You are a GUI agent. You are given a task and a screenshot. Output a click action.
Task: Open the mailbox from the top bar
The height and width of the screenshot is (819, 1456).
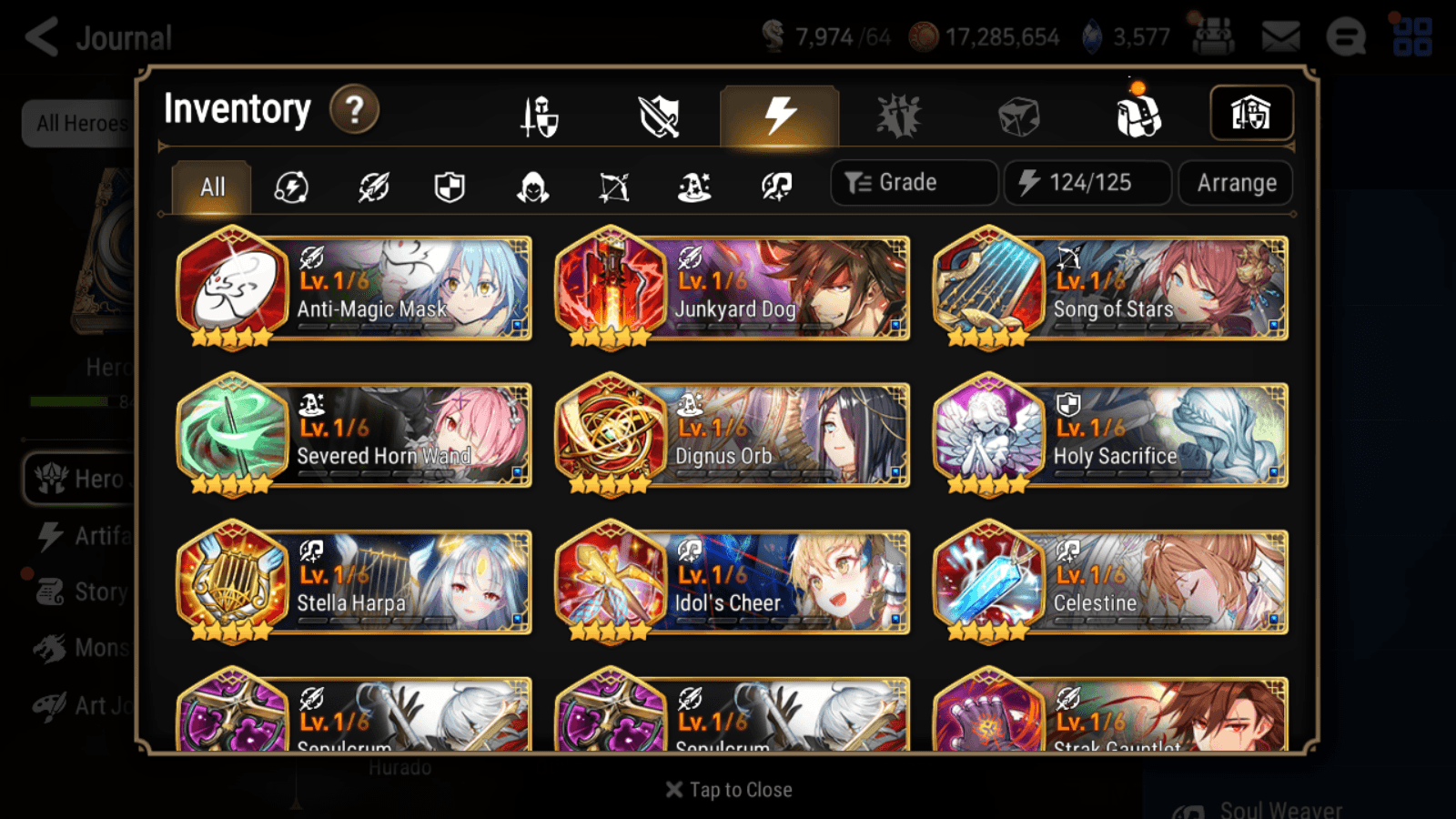coord(1279,36)
